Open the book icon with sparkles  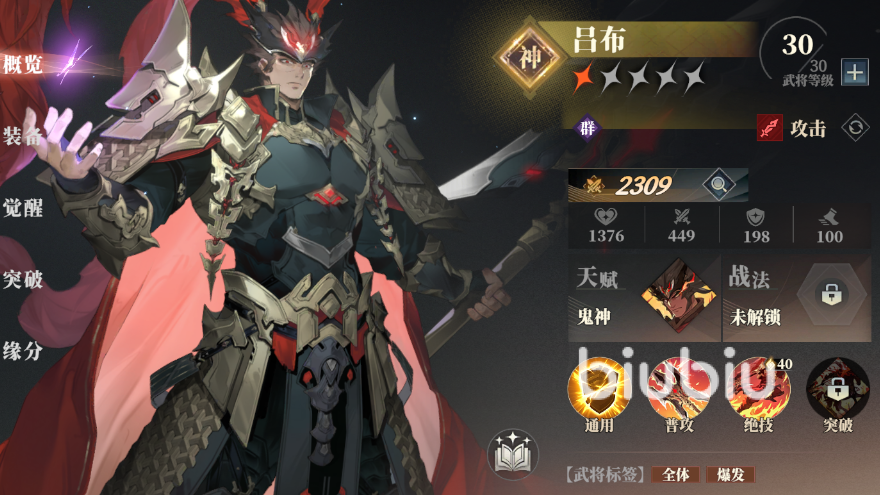(x=513, y=454)
